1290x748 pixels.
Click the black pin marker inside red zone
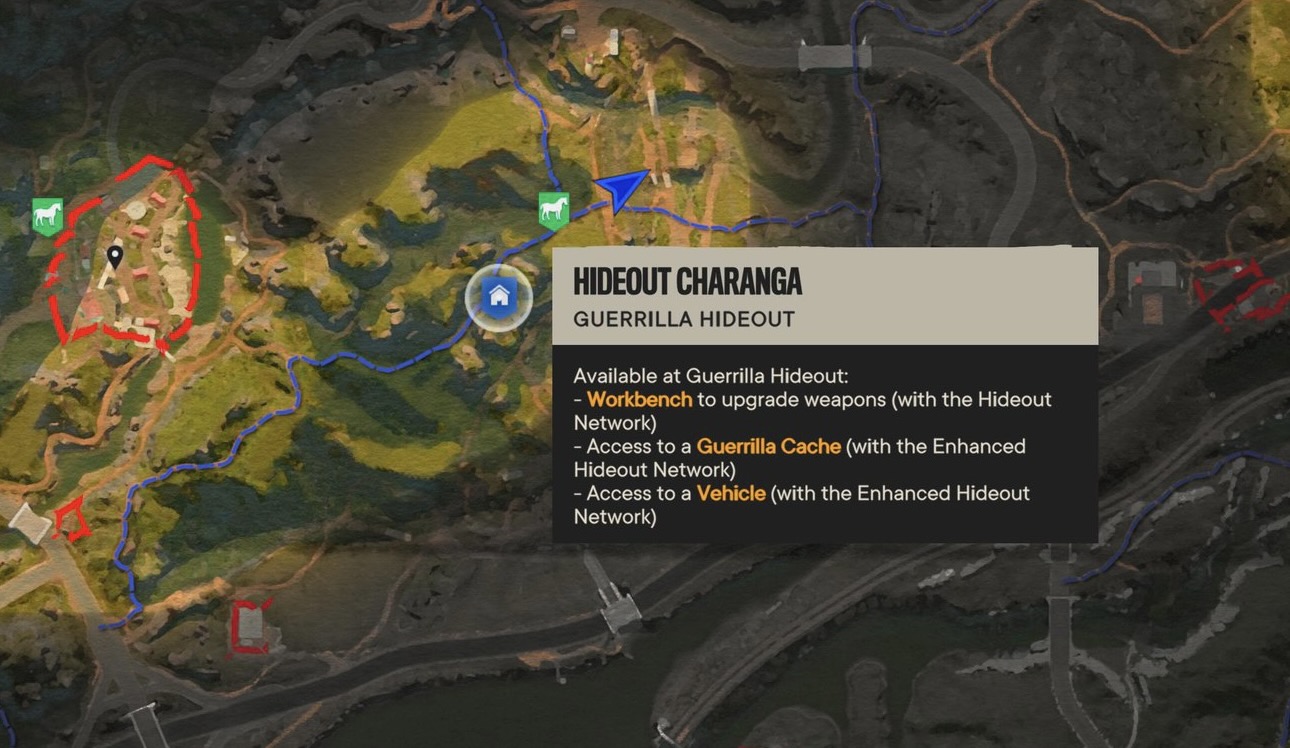click(x=115, y=257)
